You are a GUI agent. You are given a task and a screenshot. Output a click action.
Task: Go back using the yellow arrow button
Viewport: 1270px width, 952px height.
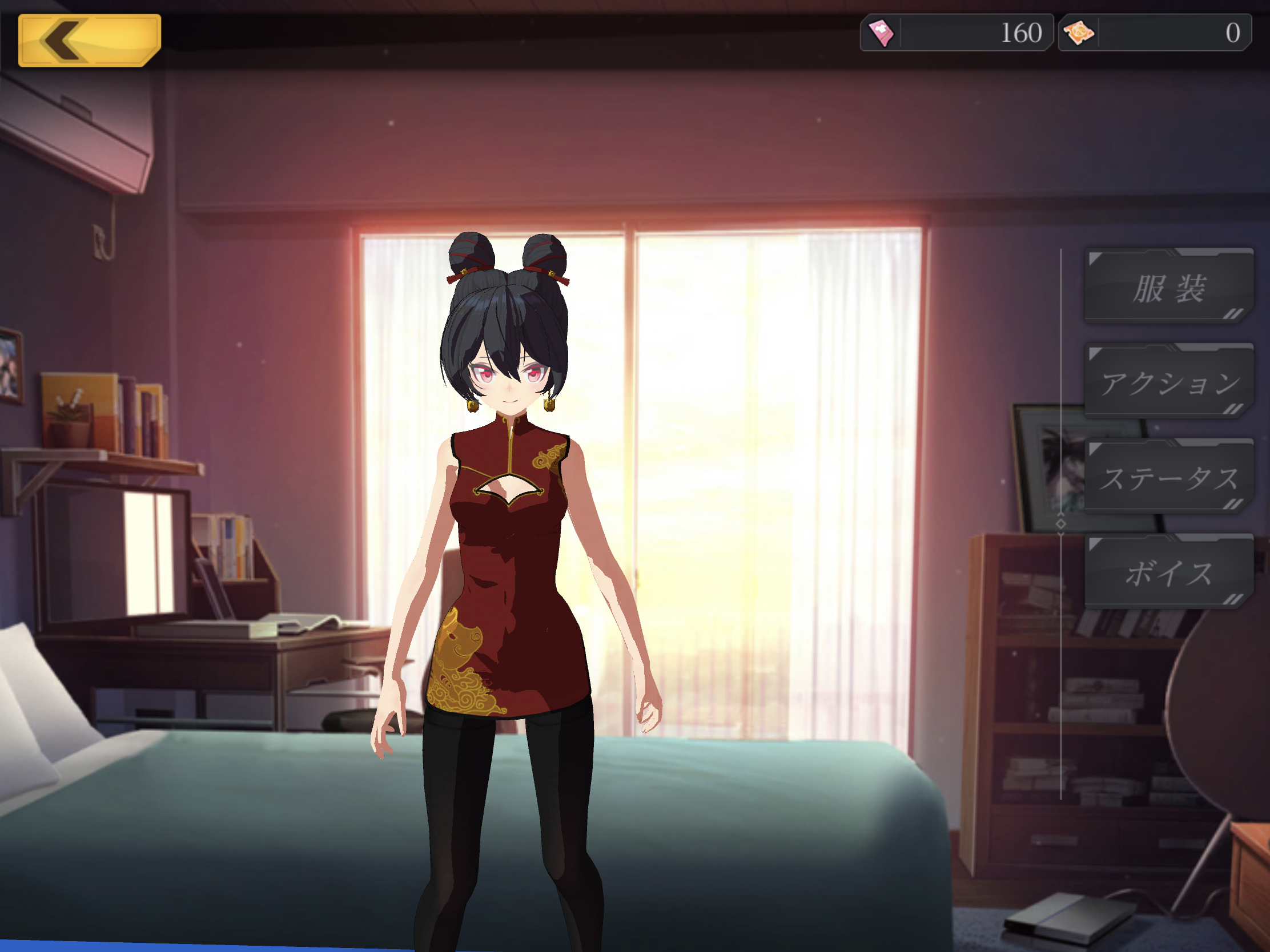[89, 40]
